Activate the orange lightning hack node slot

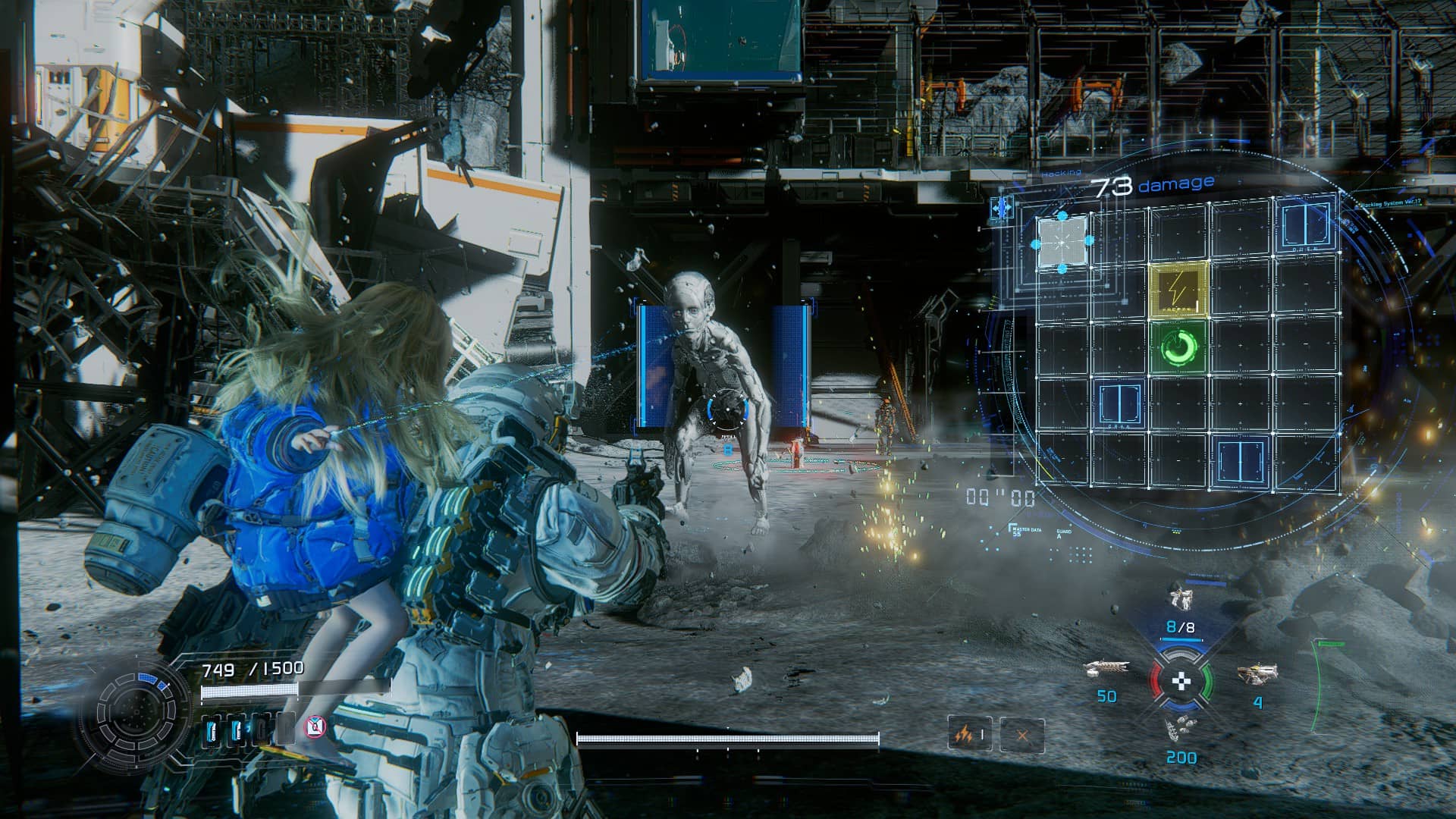pyautogui.click(x=969, y=734)
